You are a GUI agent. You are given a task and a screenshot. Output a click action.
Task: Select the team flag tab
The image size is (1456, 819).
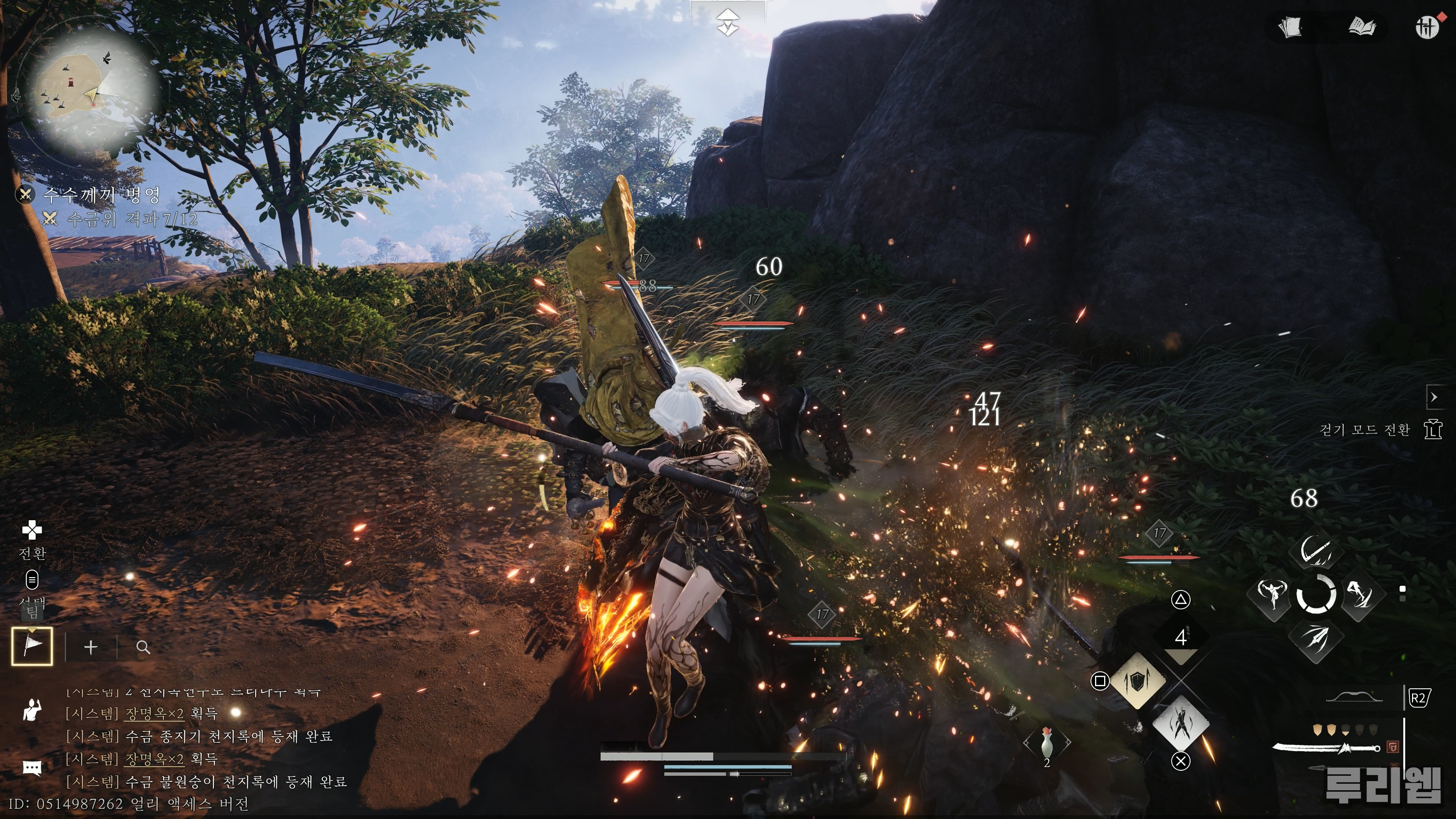pos(32,646)
